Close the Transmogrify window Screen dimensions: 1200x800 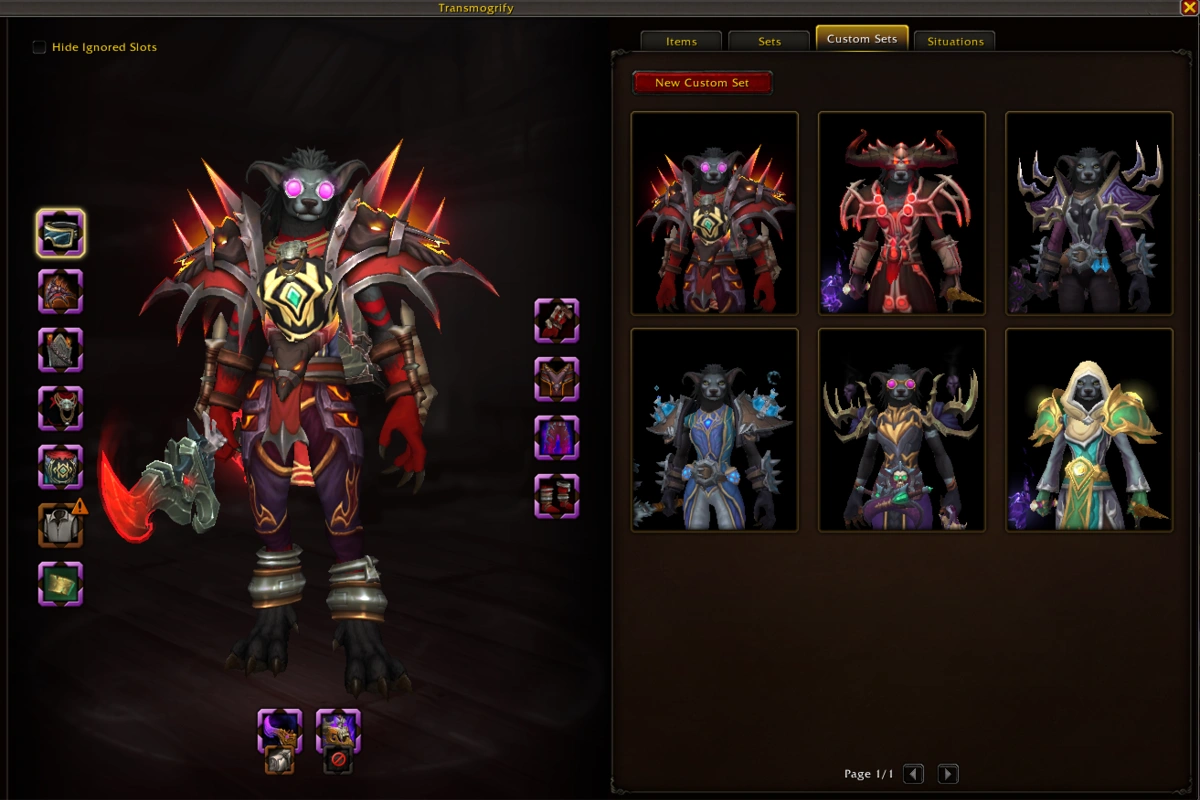click(1188, 7)
